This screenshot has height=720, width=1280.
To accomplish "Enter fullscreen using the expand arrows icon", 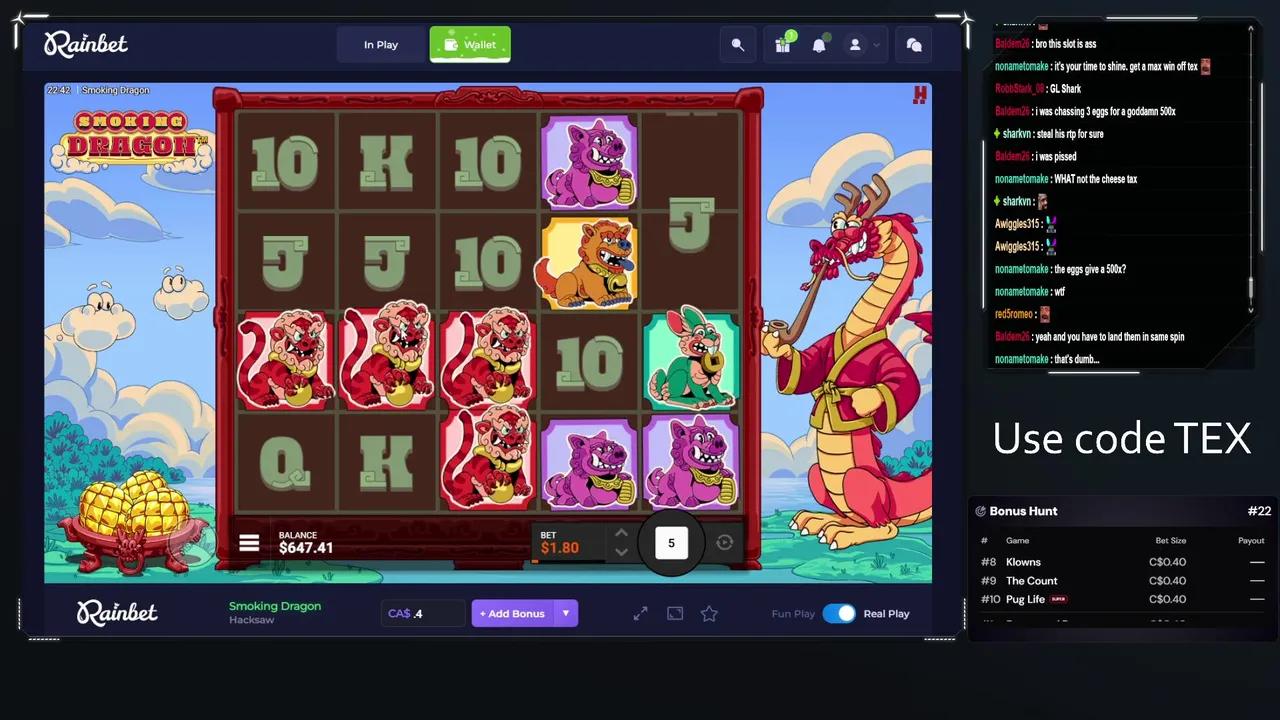I will (640, 613).
